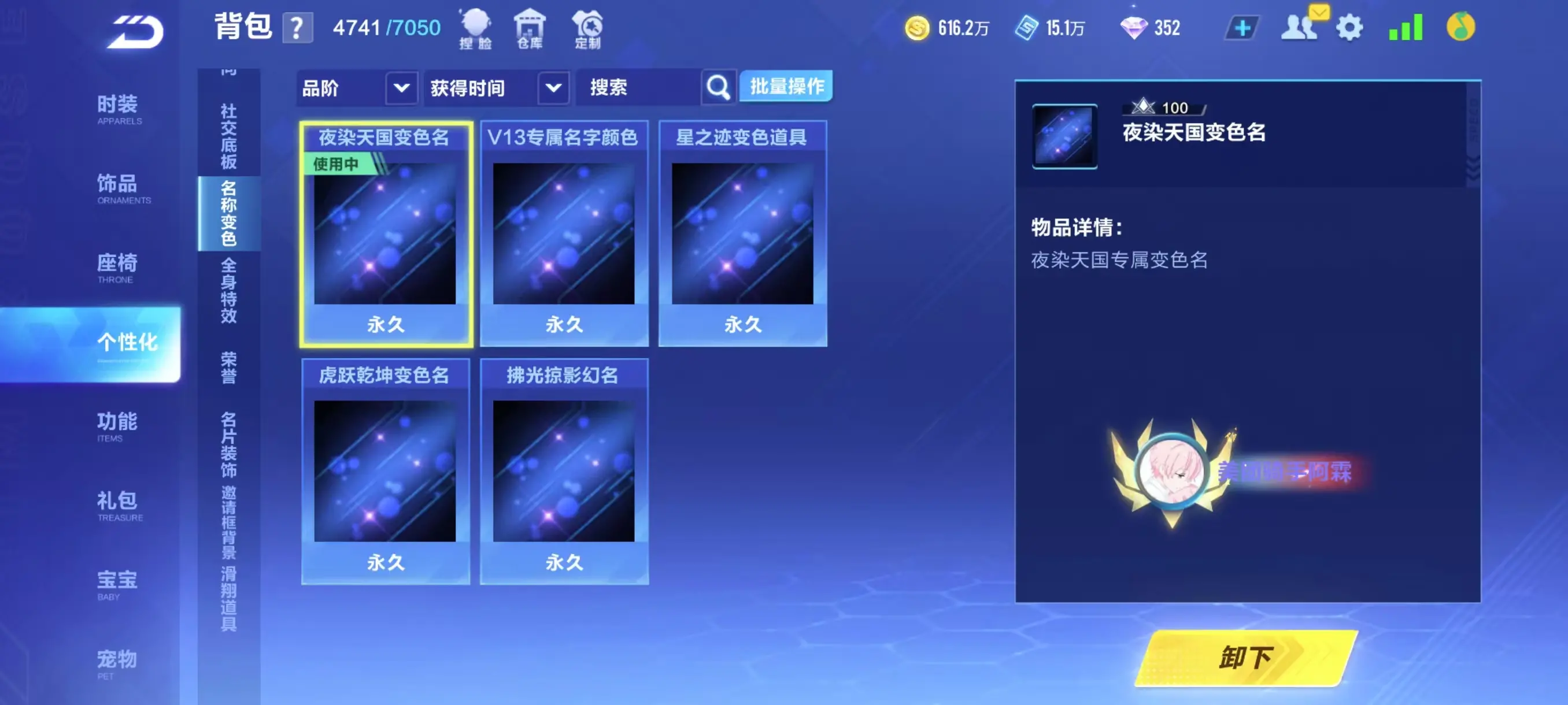Expand the 获得时间 acquisition time dropdown

point(553,88)
